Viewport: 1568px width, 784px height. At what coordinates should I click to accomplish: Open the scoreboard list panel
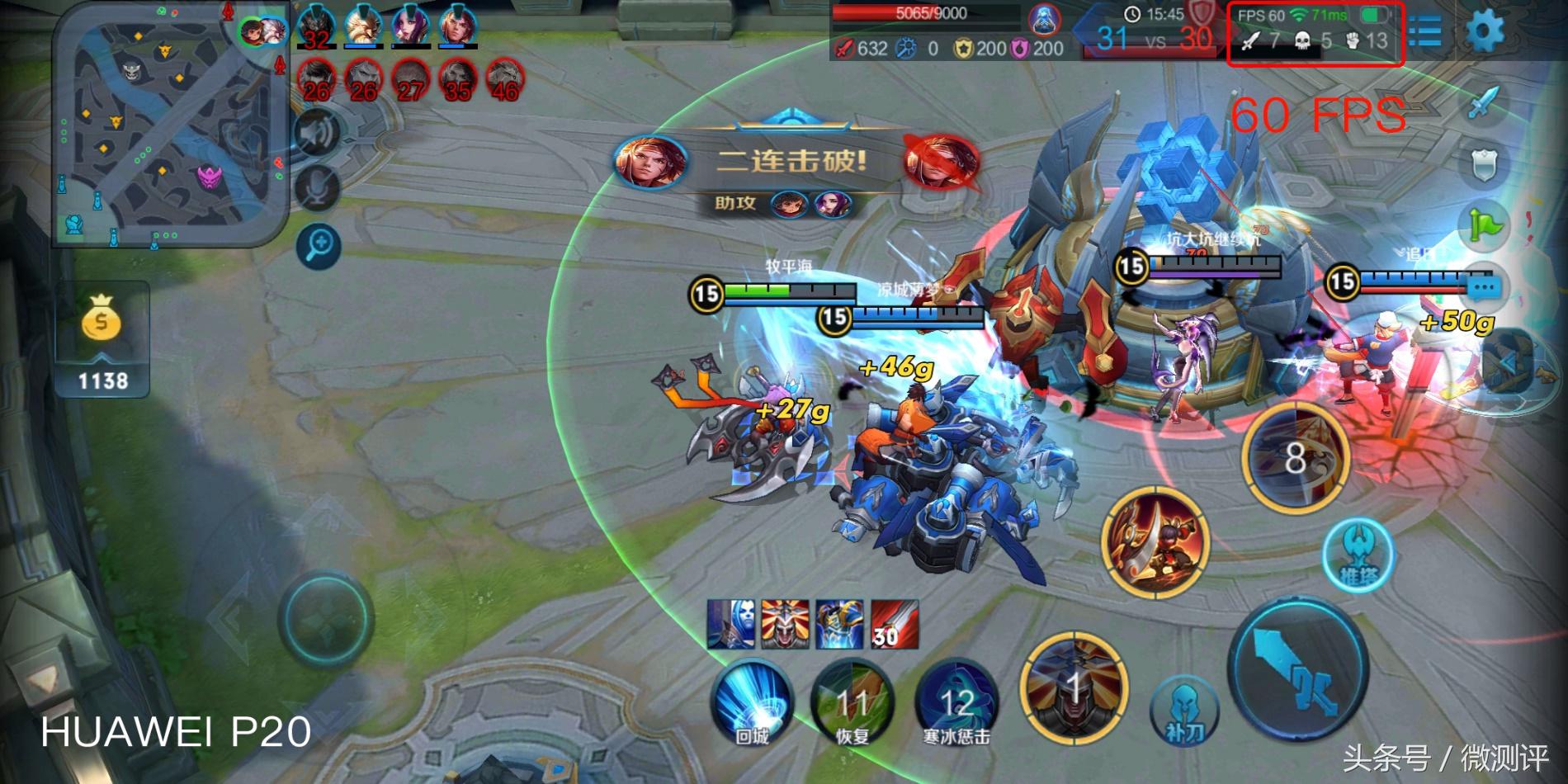pos(1426,32)
